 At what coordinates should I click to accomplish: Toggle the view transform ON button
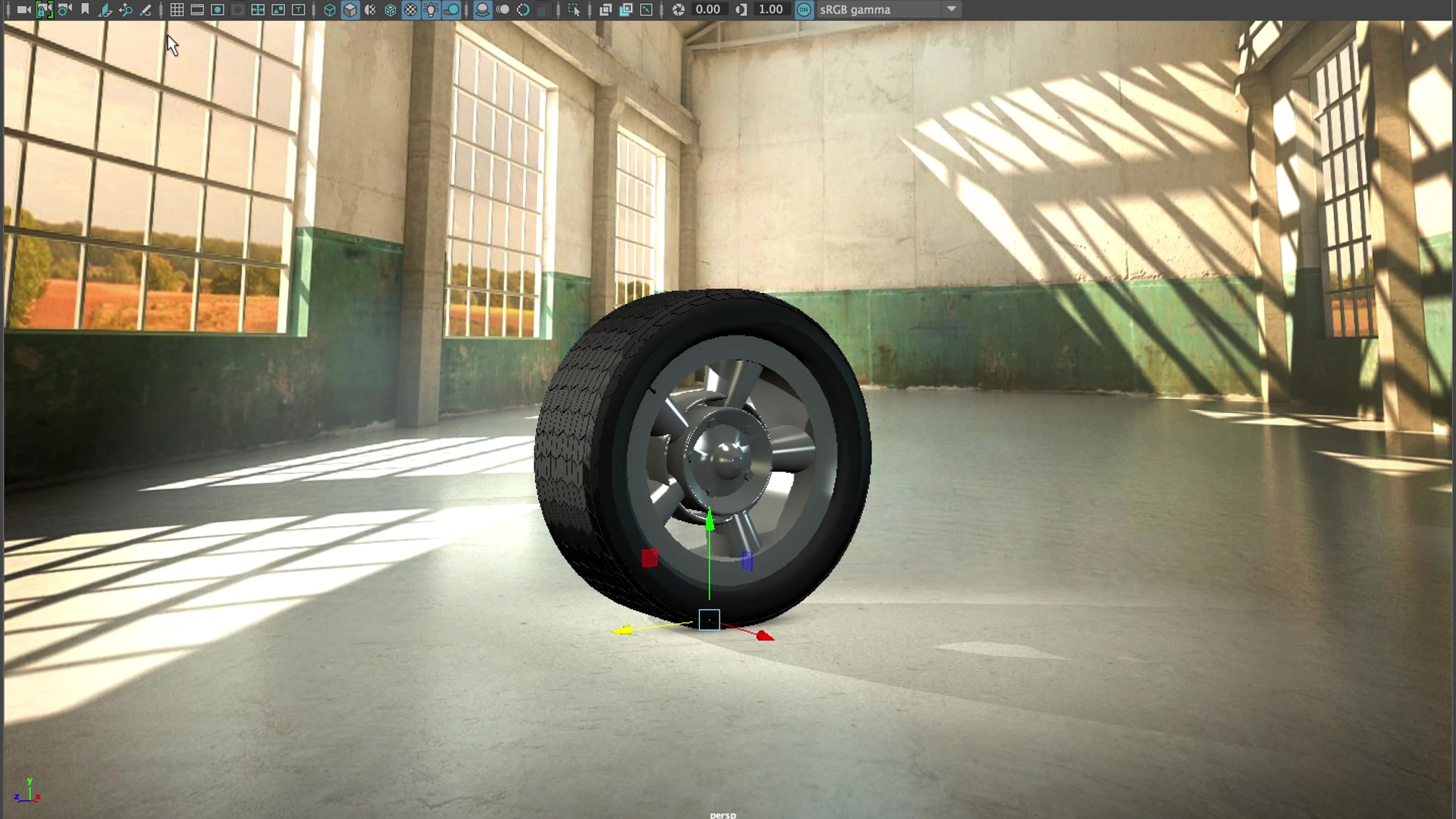(804, 9)
